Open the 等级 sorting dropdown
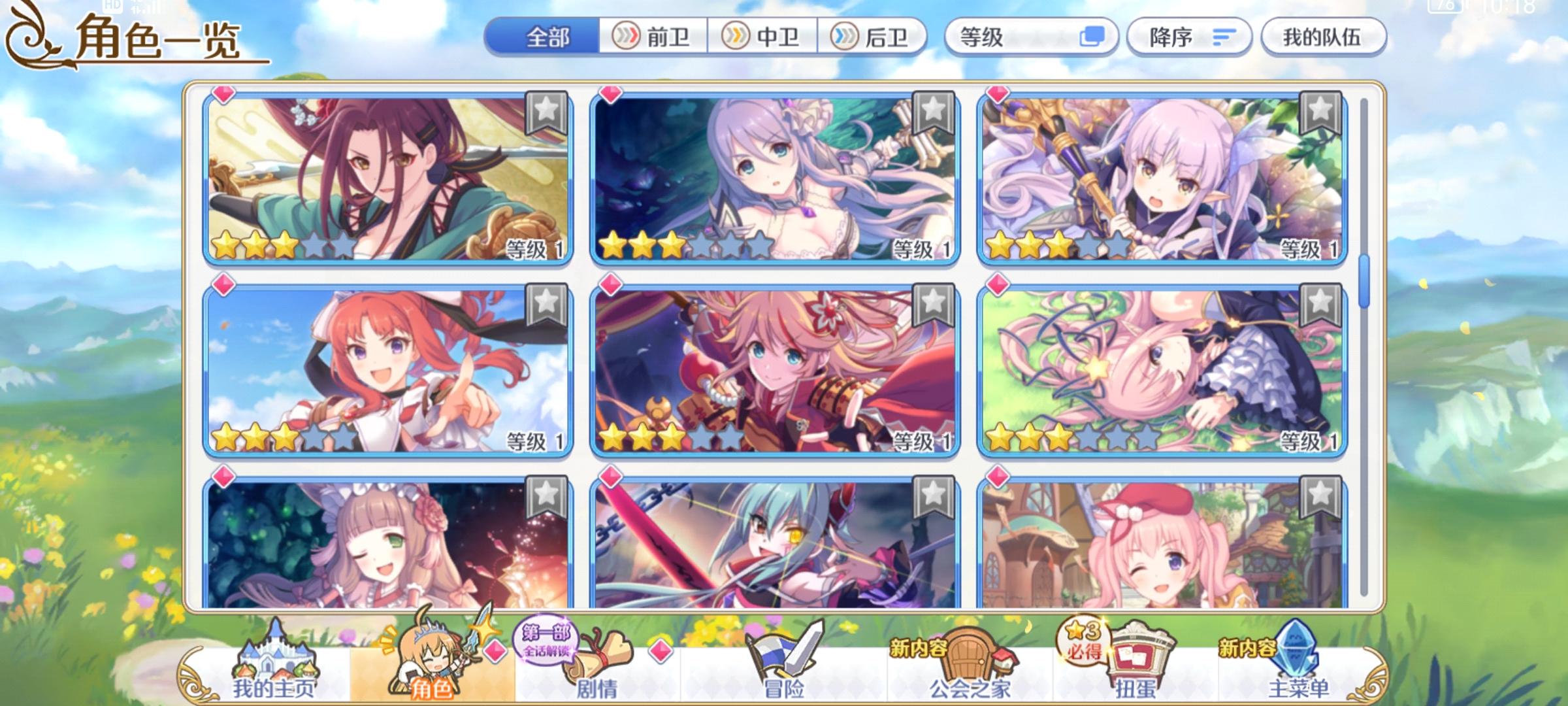 pos(1026,37)
